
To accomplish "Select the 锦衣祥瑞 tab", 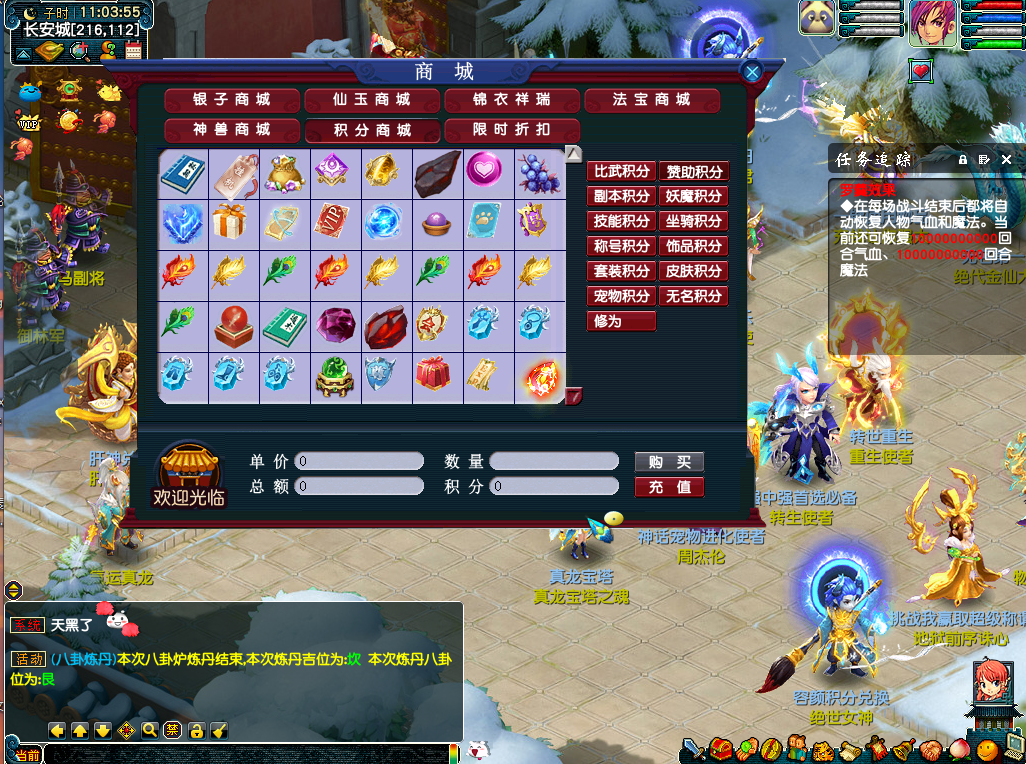I will pos(512,100).
